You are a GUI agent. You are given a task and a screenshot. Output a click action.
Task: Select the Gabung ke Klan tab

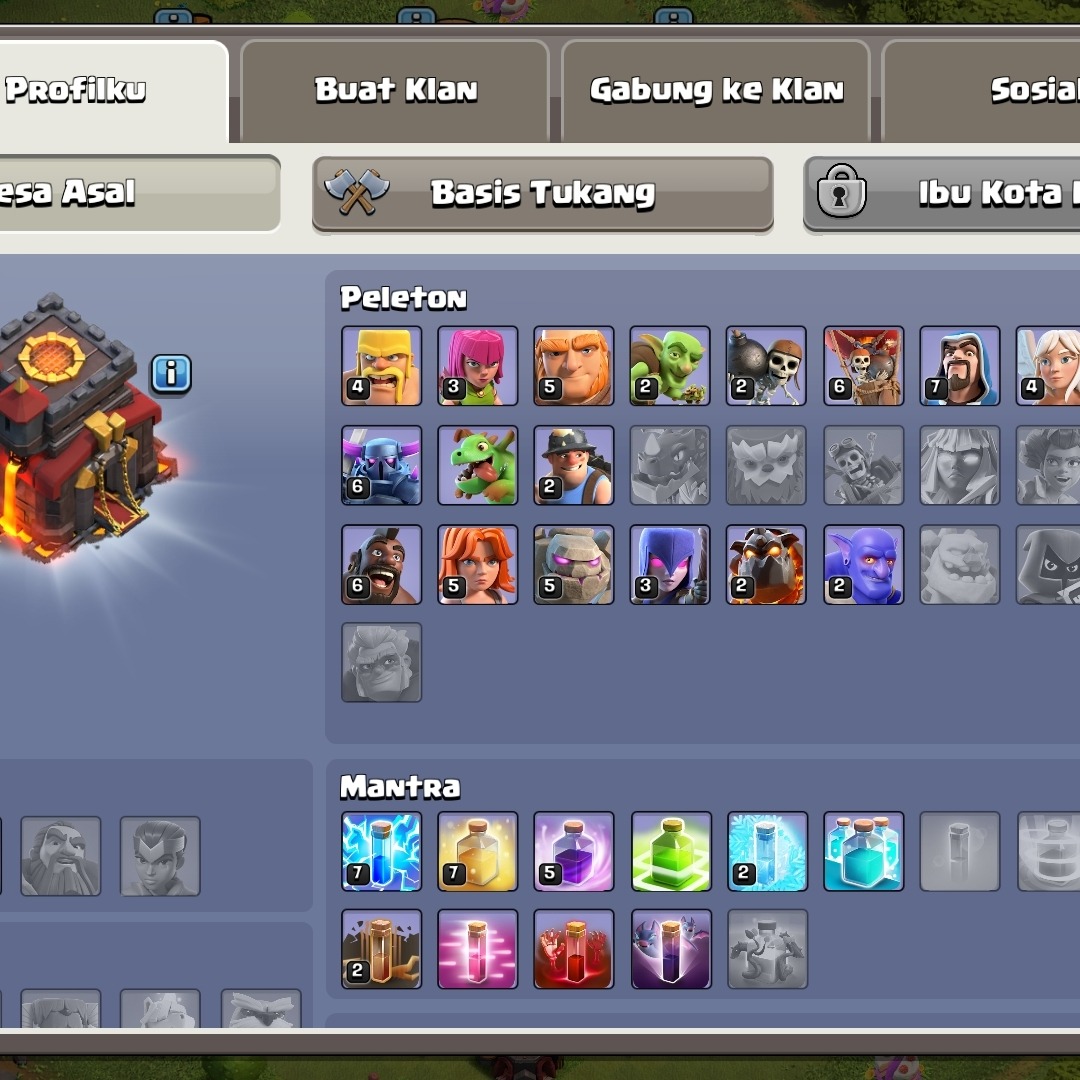(716, 91)
